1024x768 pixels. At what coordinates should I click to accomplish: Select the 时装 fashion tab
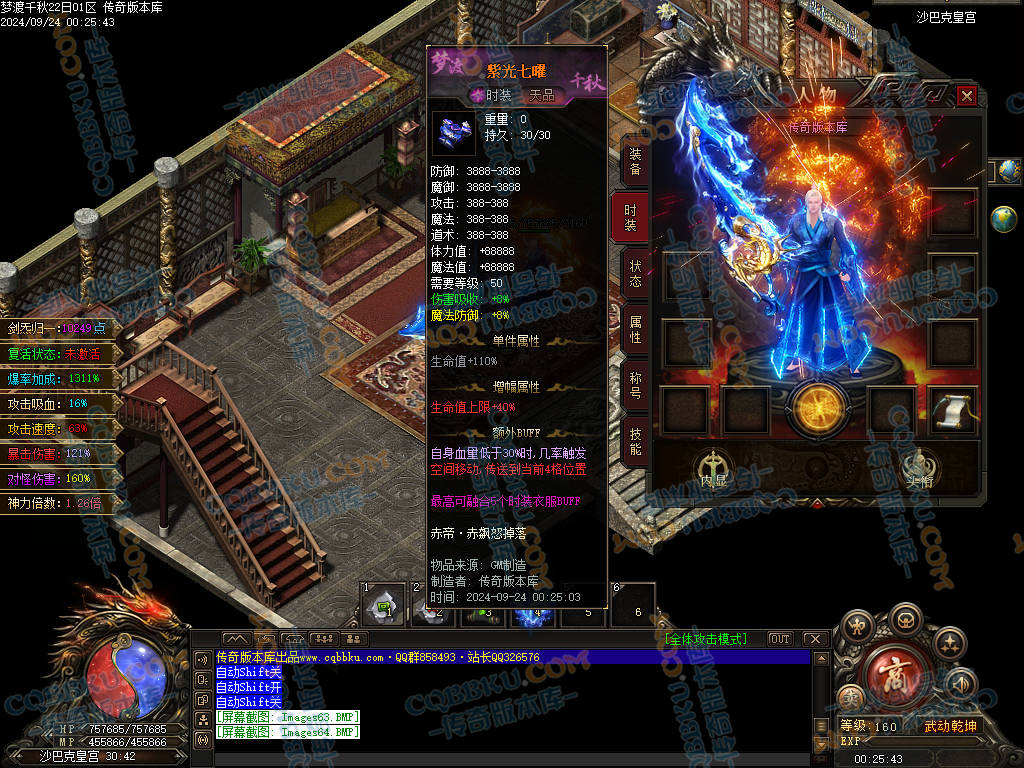(630, 217)
